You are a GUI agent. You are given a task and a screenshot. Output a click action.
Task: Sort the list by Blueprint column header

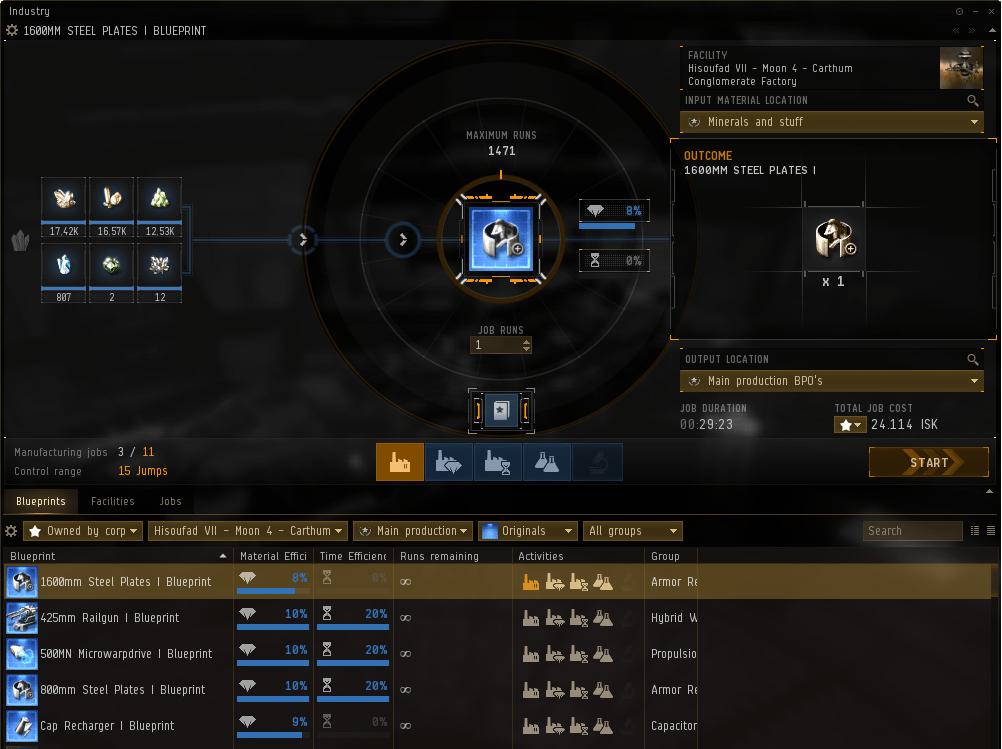115,556
